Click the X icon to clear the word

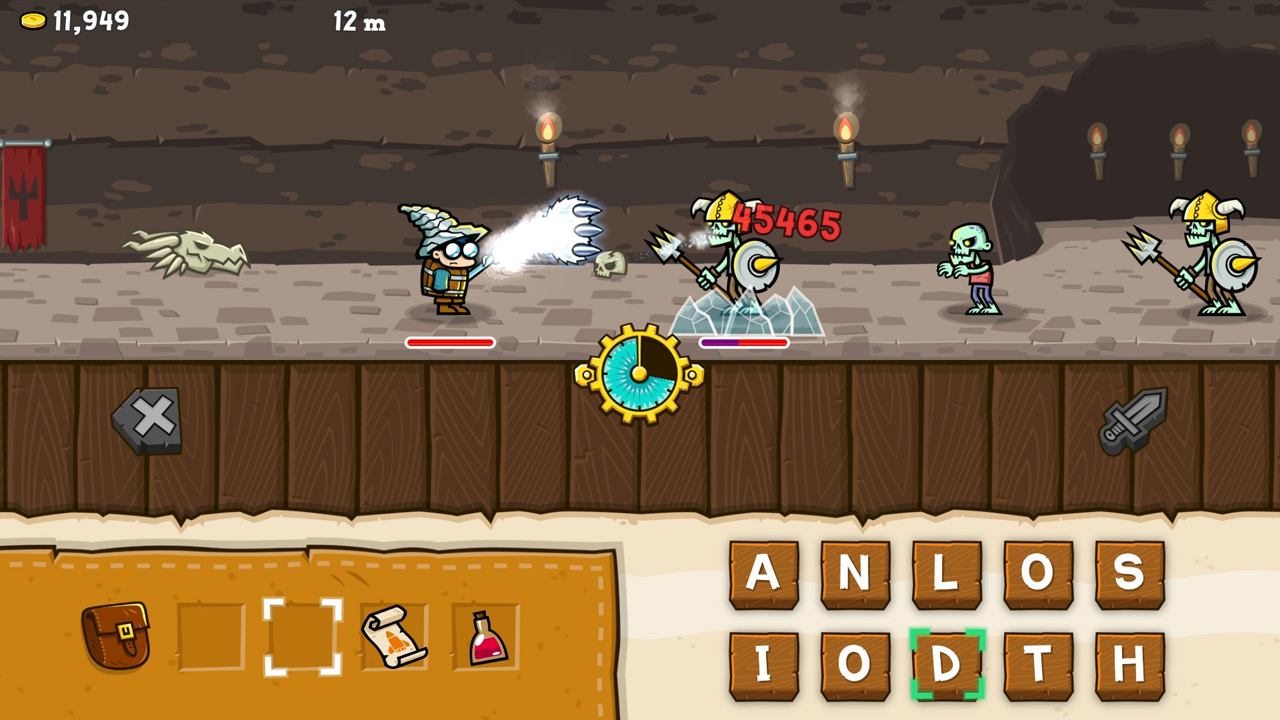pyautogui.click(x=148, y=418)
